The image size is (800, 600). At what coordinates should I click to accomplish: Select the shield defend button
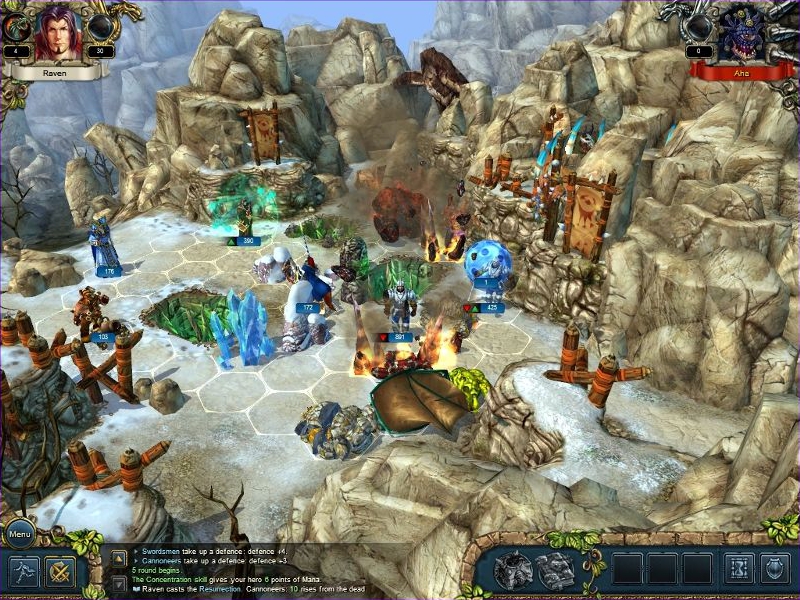pyautogui.click(x=775, y=568)
